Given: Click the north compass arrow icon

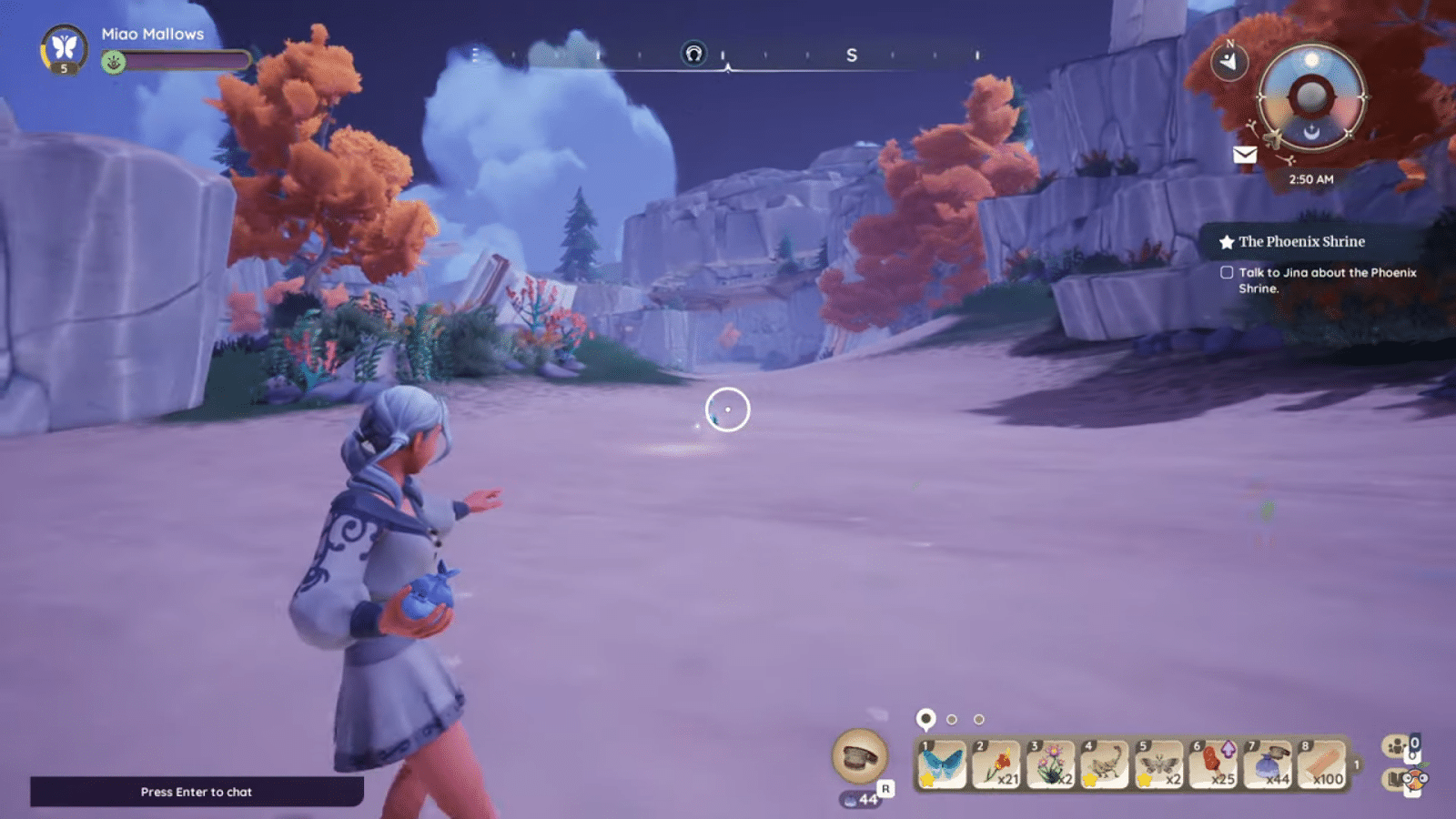Looking at the screenshot, I should coord(1229,62).
